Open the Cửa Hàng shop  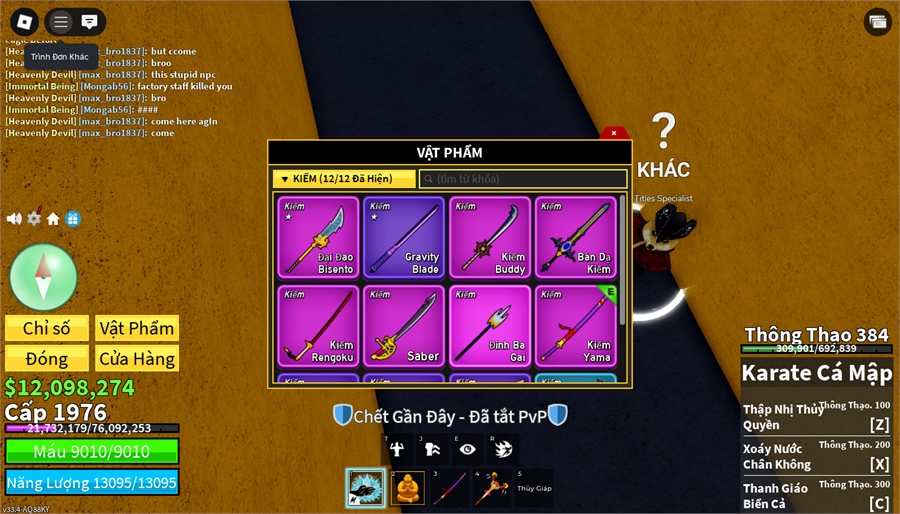coord(137,358)
